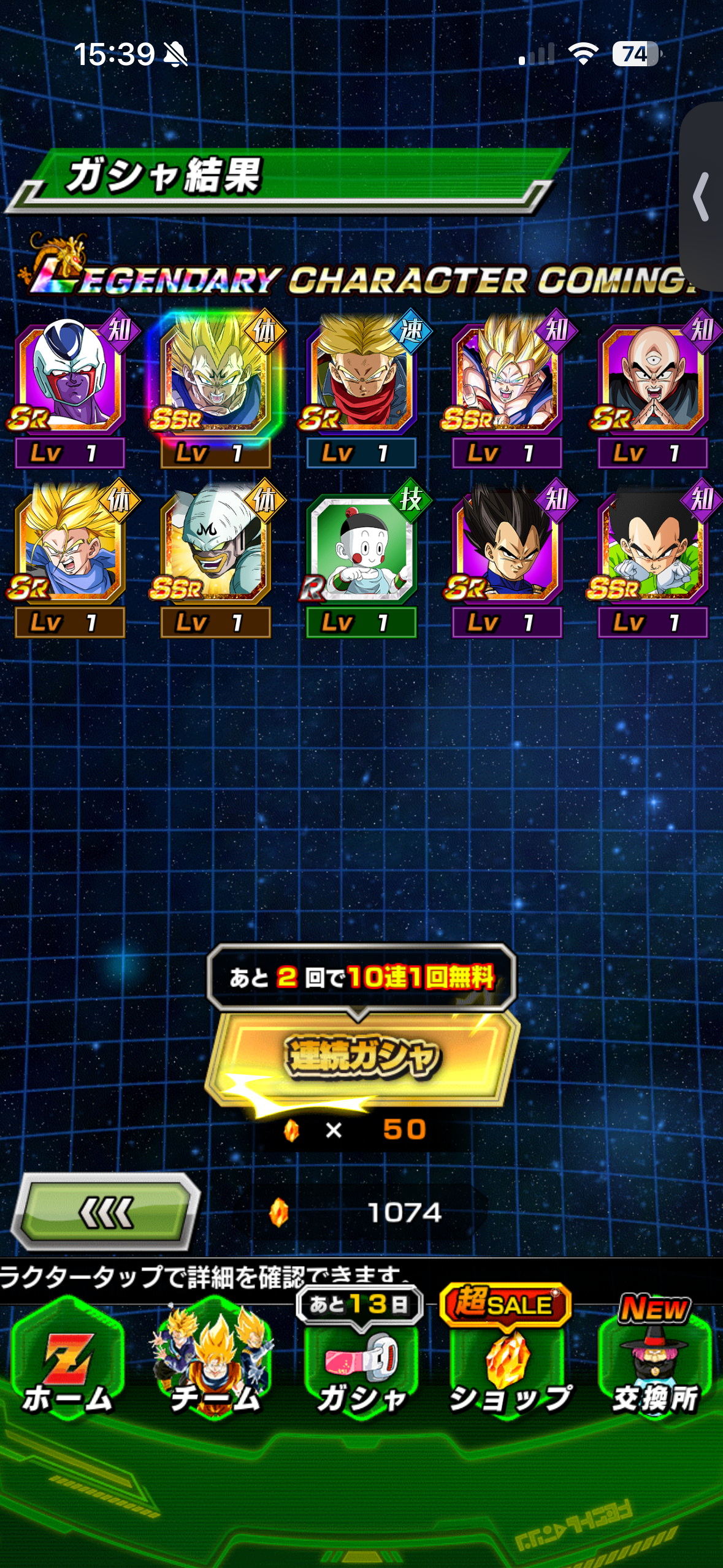View the SR Frieza soldier character card
Image resolution: width=723 pixels, height=1568 pixels.
[69, 378]
